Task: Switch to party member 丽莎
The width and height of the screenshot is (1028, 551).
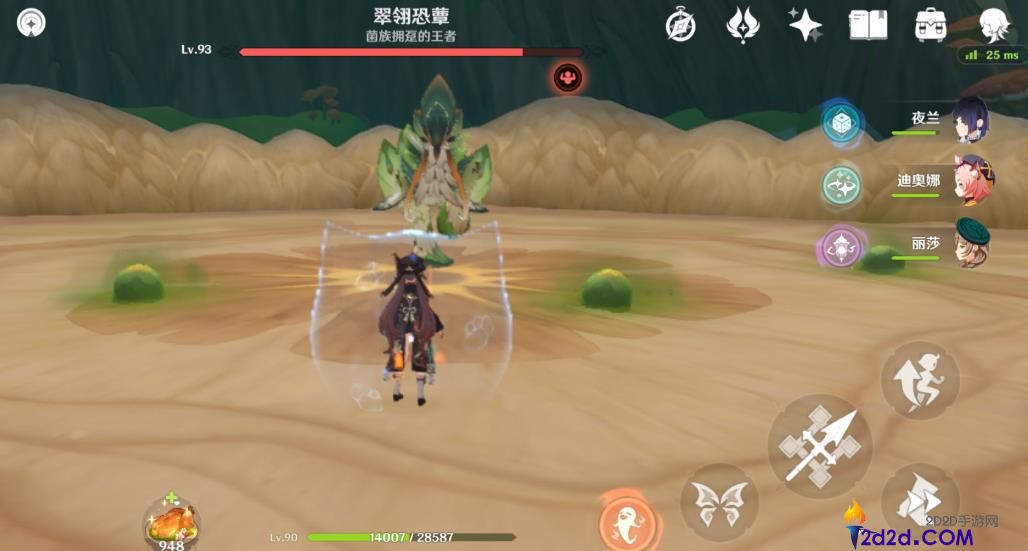Action: (968, 243)
